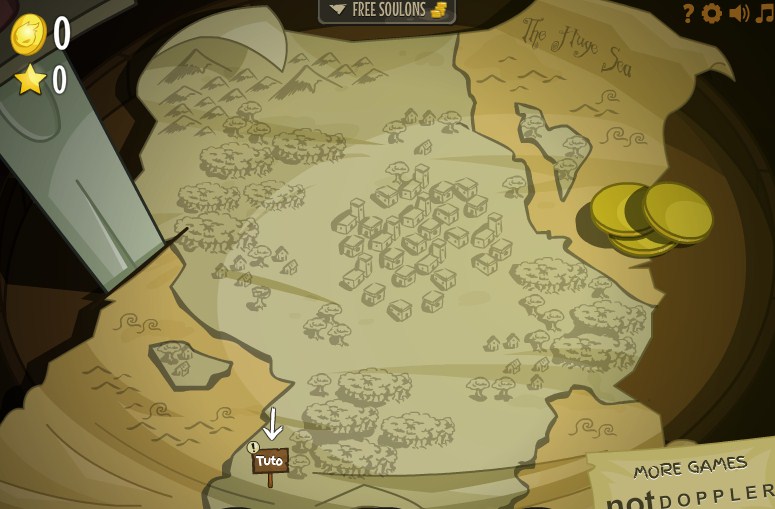Visit More Games on NotDoppler
Viewport: 775px width, 509px height.
[x=690, y=480]
